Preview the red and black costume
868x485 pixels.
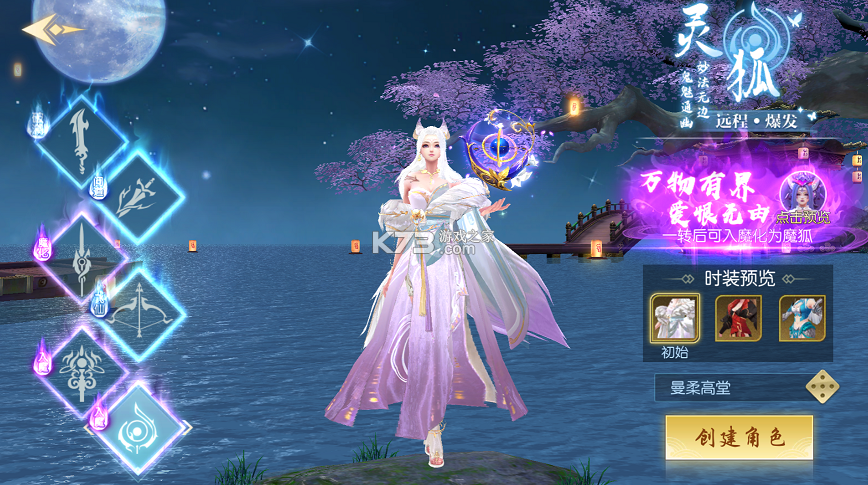pyautogui.click(x=738, y=318)
